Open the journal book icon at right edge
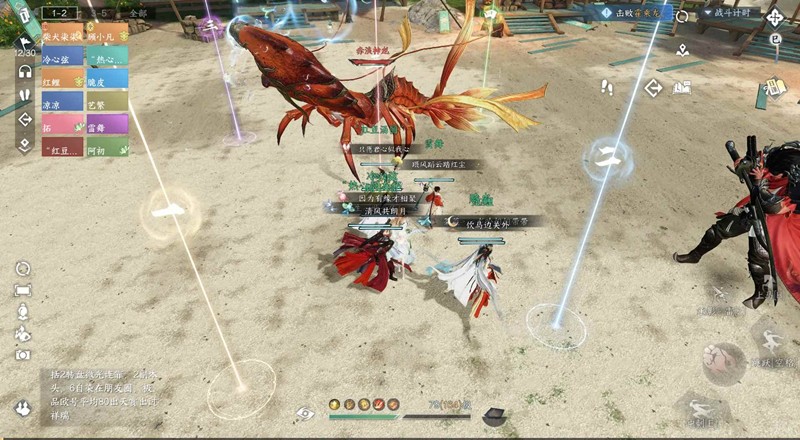This screenshot has height=440, width=800. 775,90
